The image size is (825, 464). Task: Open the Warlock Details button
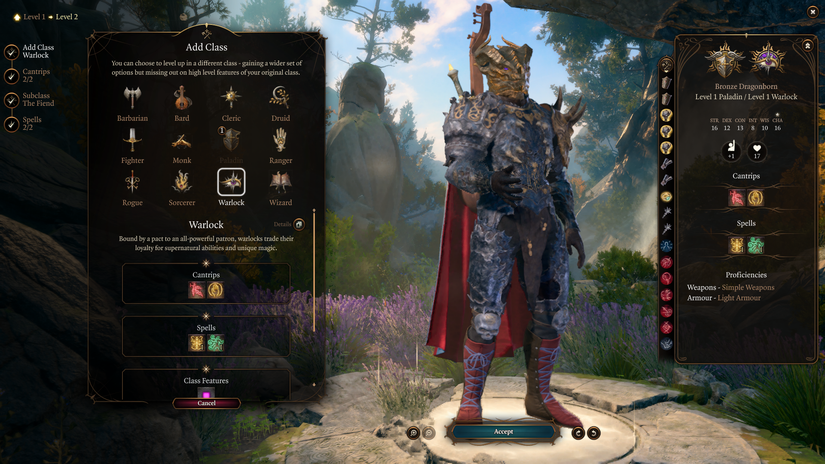298,224
